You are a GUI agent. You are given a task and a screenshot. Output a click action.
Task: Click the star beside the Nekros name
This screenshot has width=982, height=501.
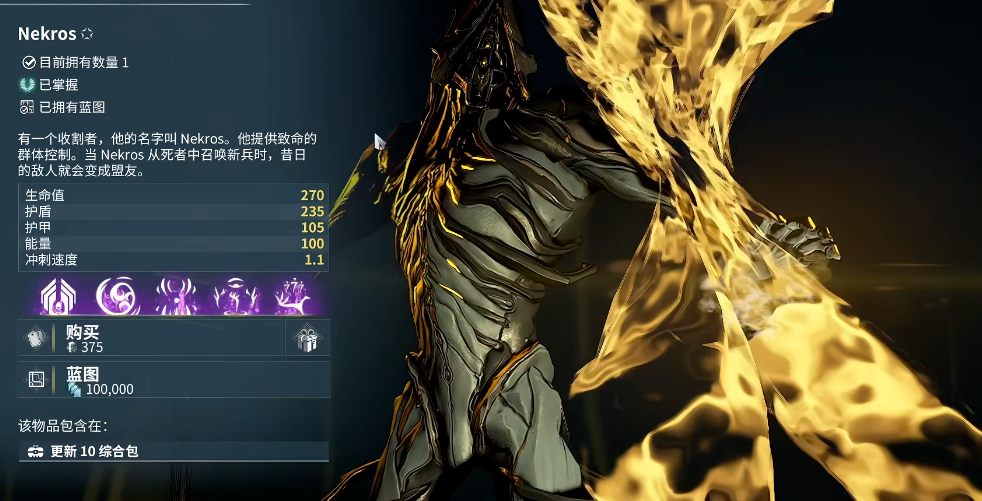pyautogui.click(x=86, y=34)
